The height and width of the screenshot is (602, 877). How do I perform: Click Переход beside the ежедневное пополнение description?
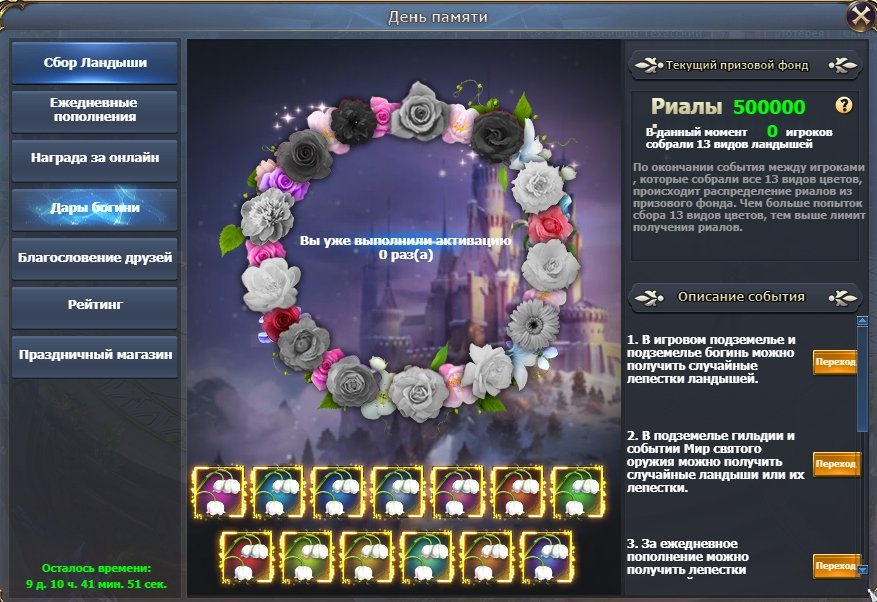(x=835, y=565)
